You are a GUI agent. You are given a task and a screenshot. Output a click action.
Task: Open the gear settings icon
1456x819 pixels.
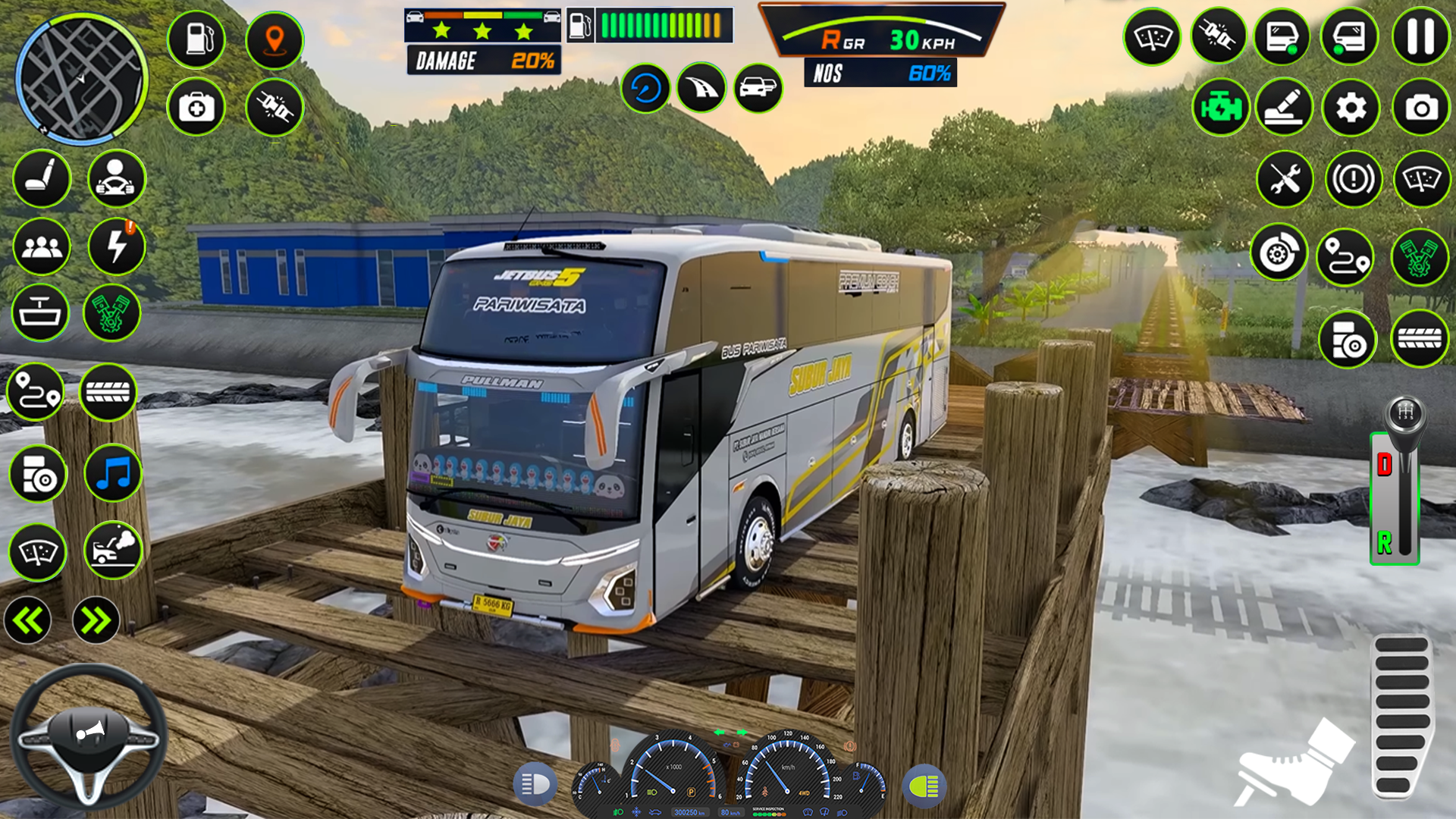pos(1351,108)
